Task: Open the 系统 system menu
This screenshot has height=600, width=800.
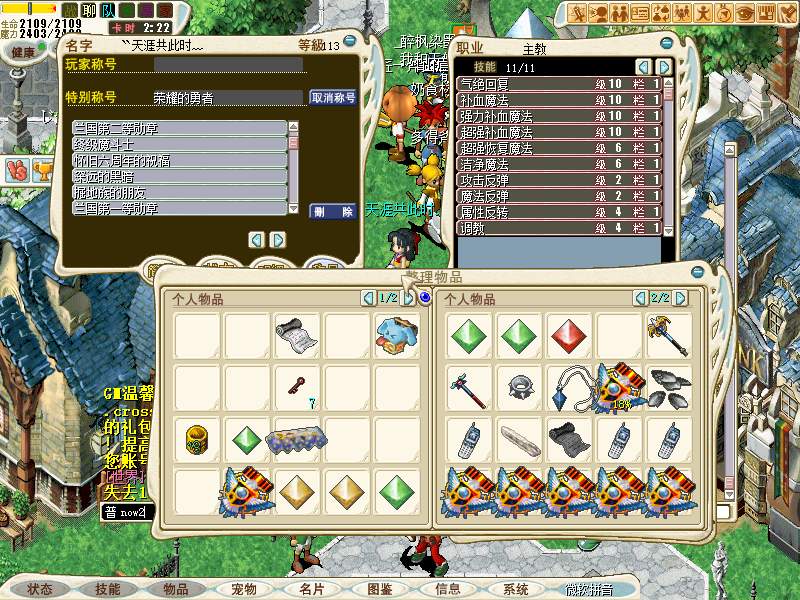Action: click(x=516, y=589)
